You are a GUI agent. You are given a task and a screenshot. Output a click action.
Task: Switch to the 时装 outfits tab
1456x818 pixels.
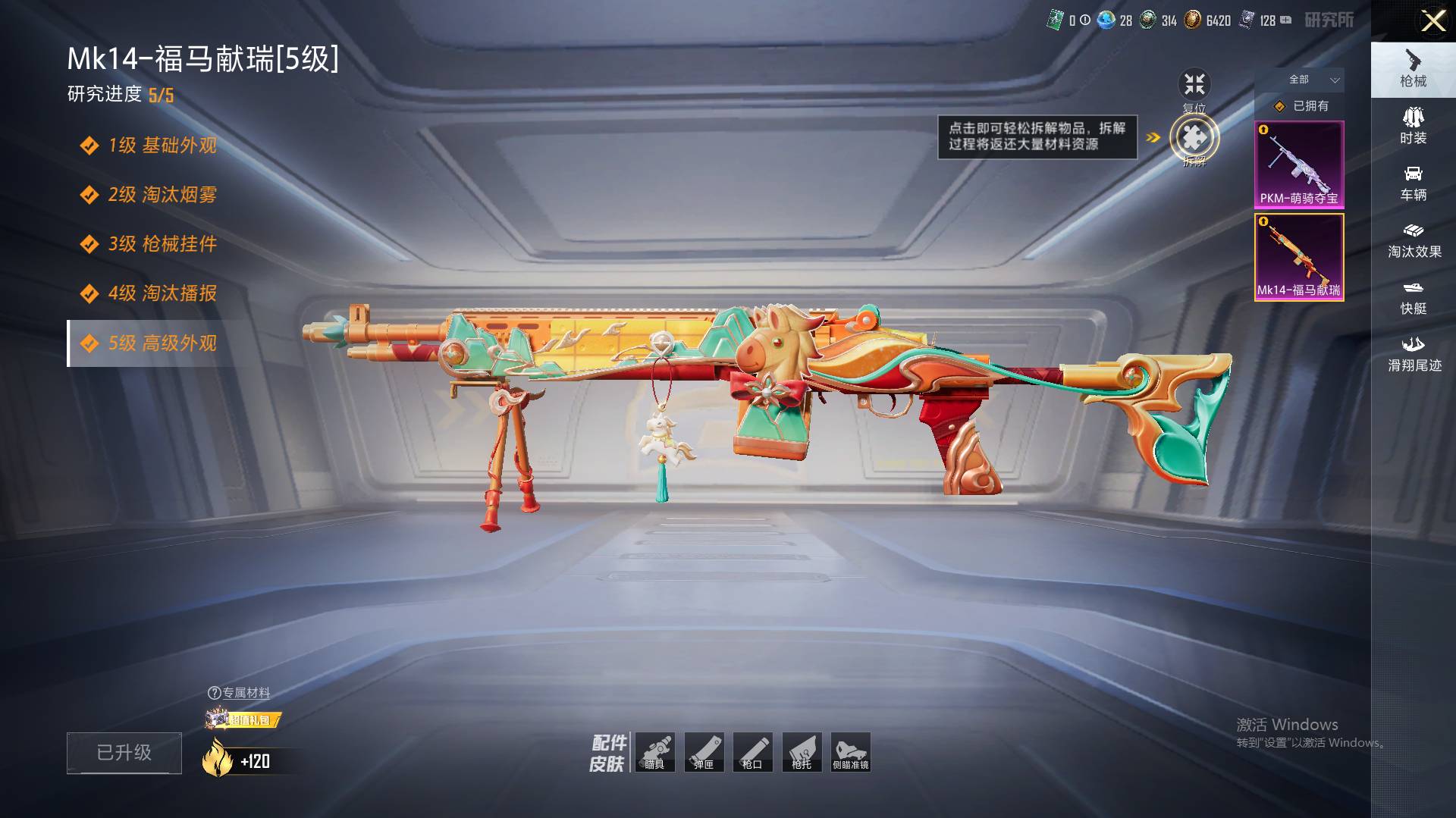tap(1413, 126)
